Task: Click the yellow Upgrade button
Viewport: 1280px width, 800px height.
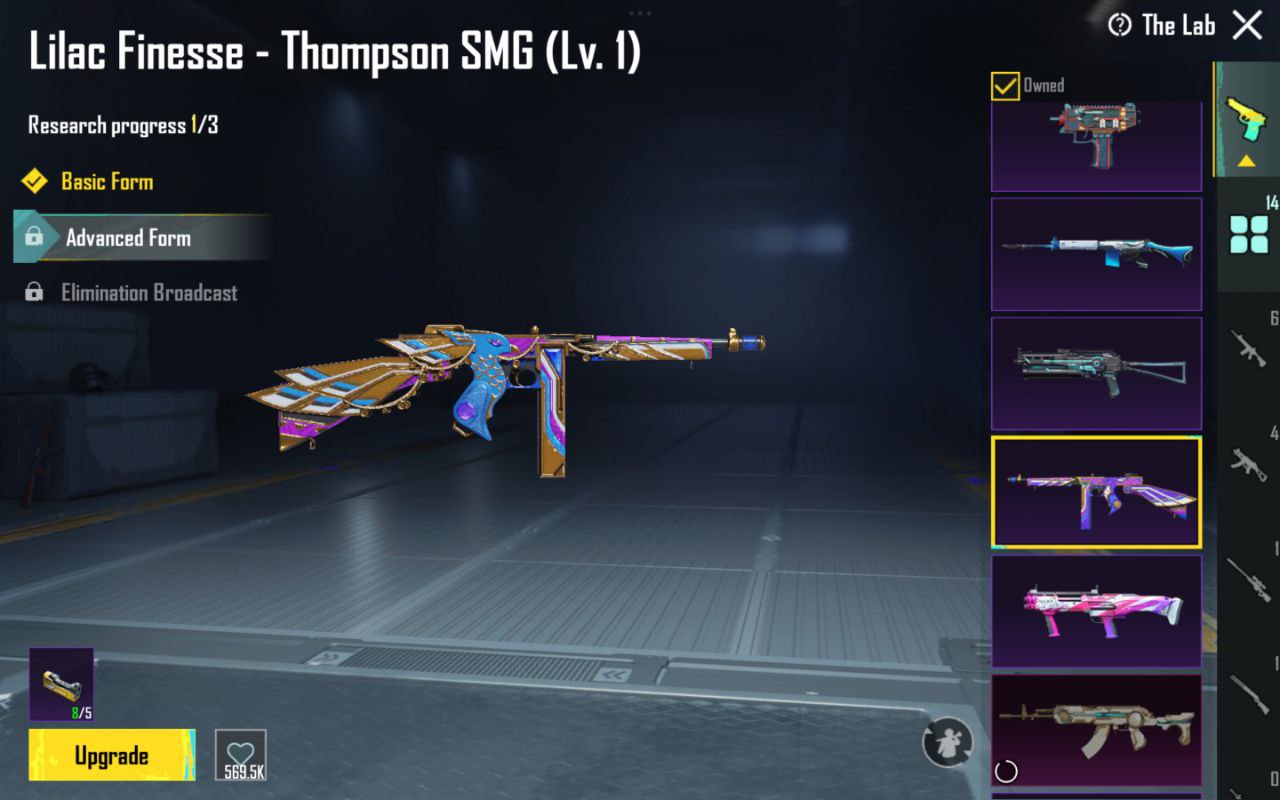Action: [x=111, y=755]
